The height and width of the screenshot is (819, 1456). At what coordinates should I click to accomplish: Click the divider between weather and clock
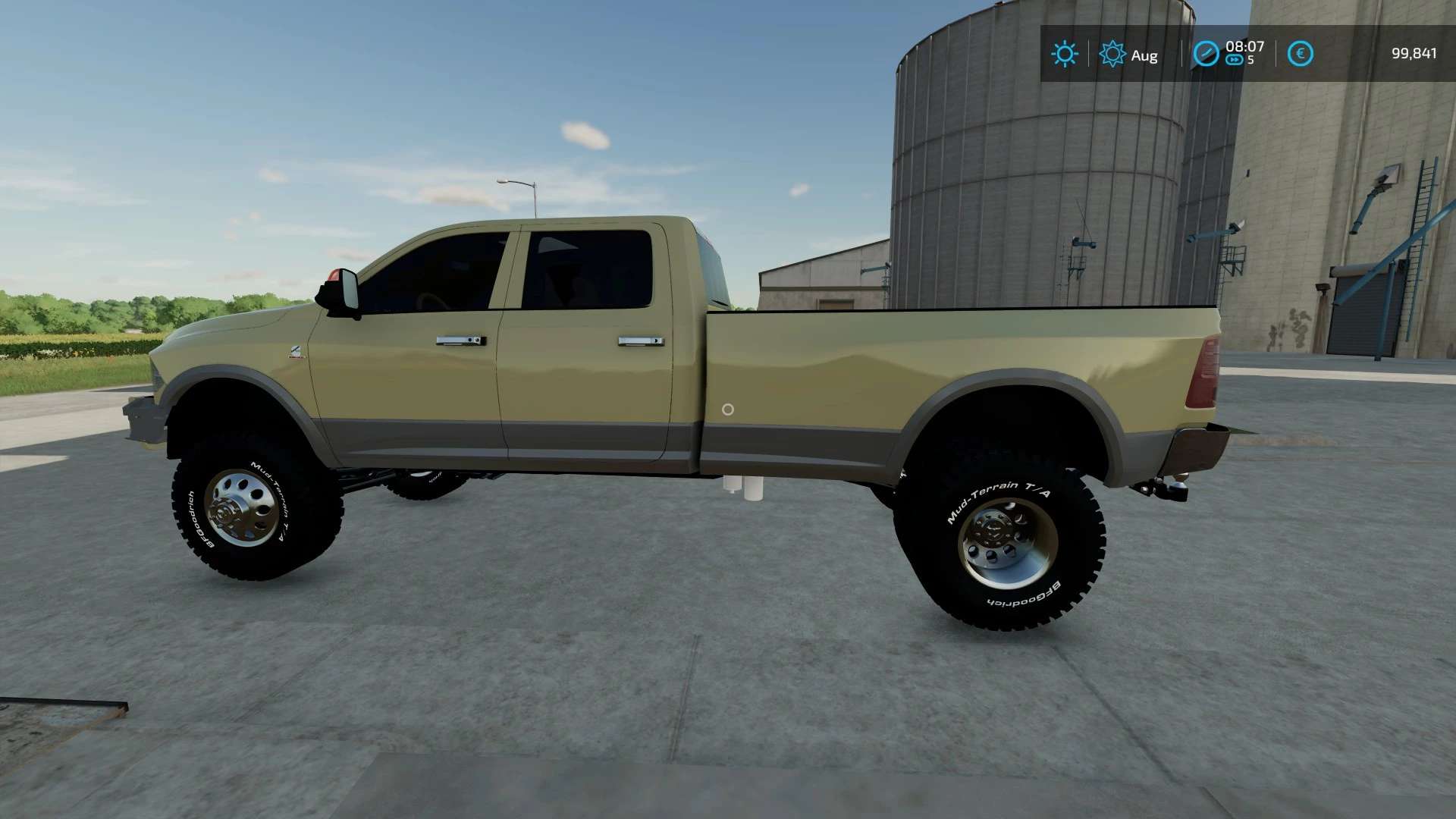point(1182,53)
